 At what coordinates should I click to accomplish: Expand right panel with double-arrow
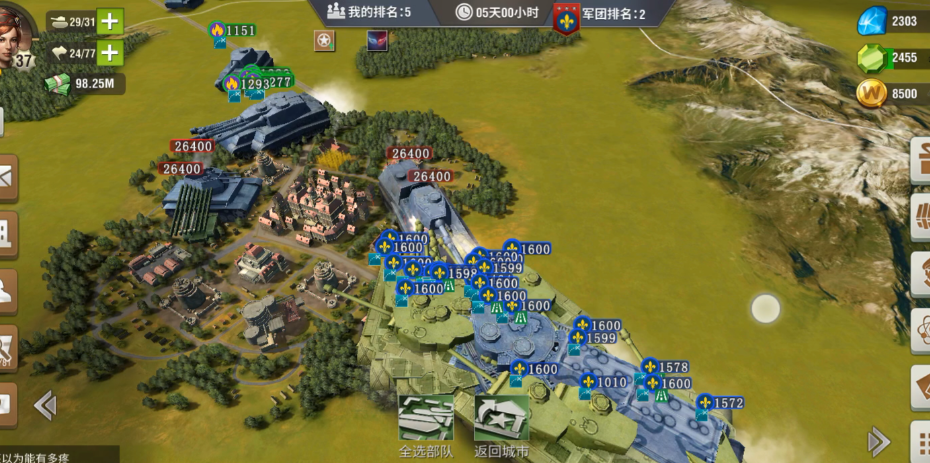[x=878, y=441]
